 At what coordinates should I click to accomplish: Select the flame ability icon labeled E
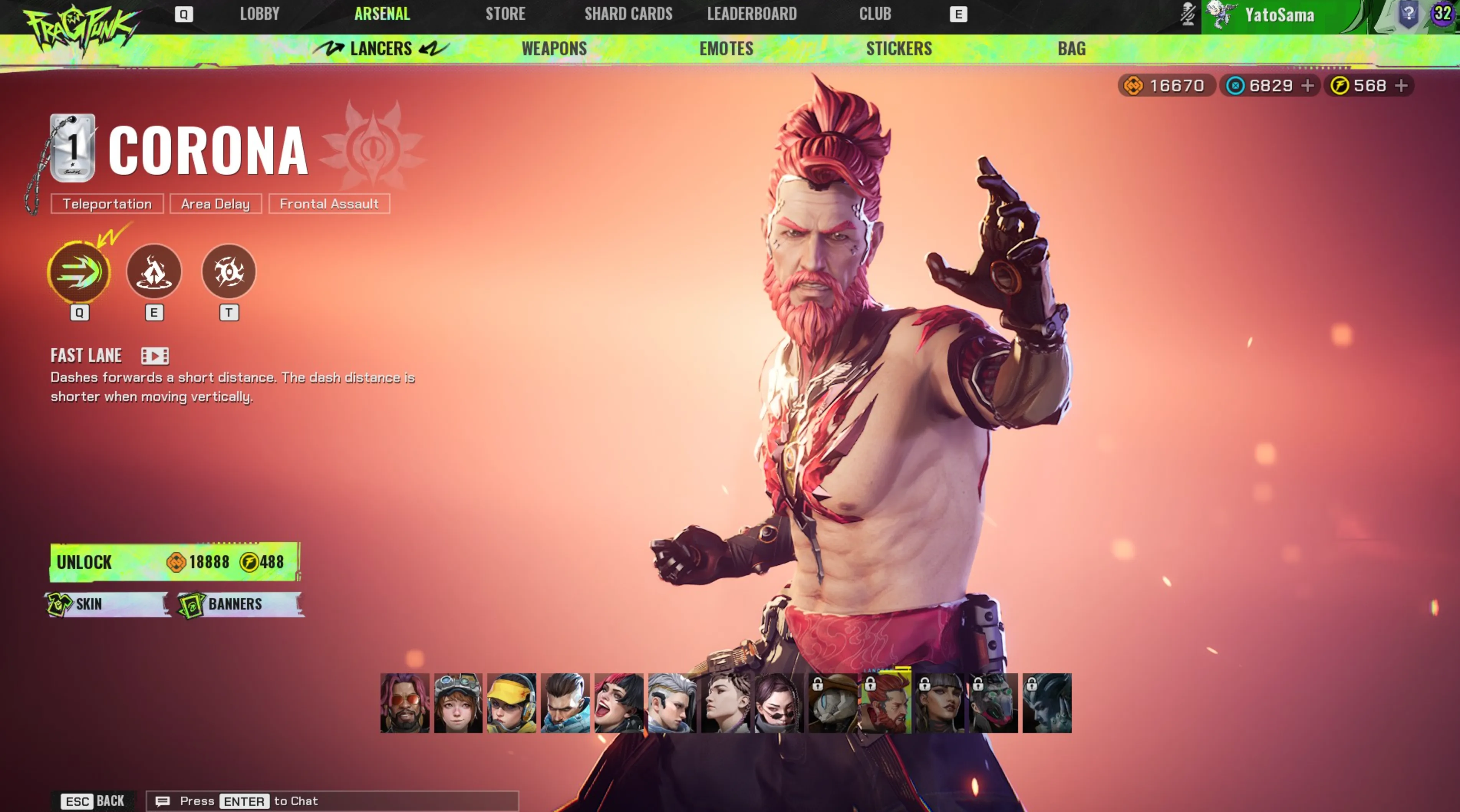[153, 272]
